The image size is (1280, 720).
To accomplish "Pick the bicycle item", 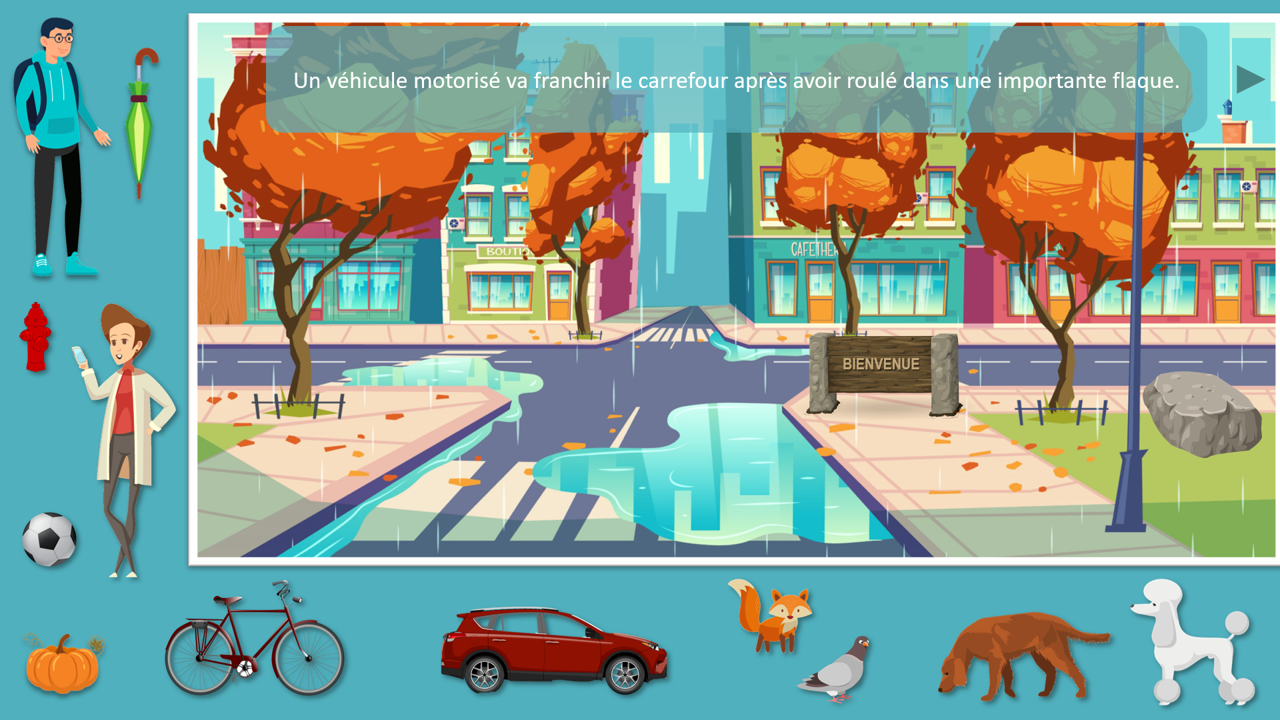I will click(254, 642).
